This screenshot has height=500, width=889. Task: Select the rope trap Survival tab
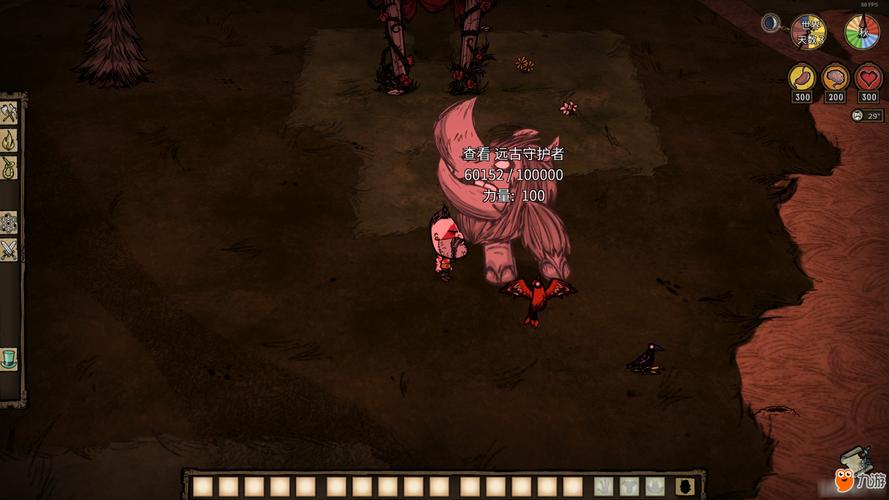pos(9,167)
